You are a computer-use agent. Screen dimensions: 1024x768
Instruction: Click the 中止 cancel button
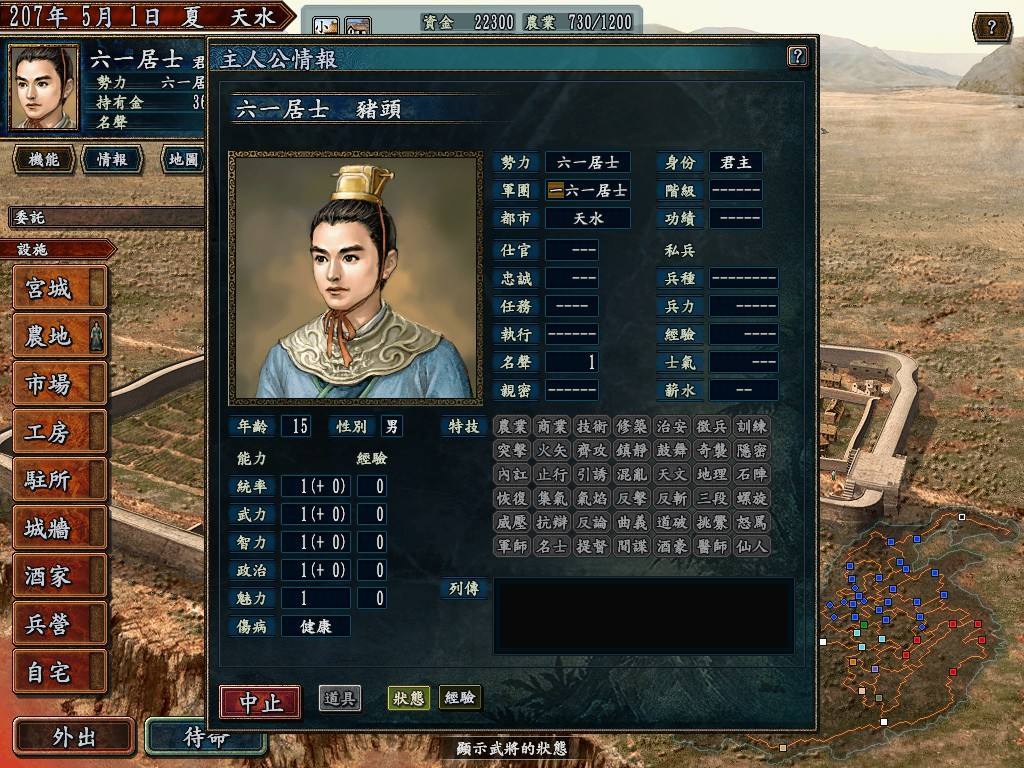tap(260, 701)
